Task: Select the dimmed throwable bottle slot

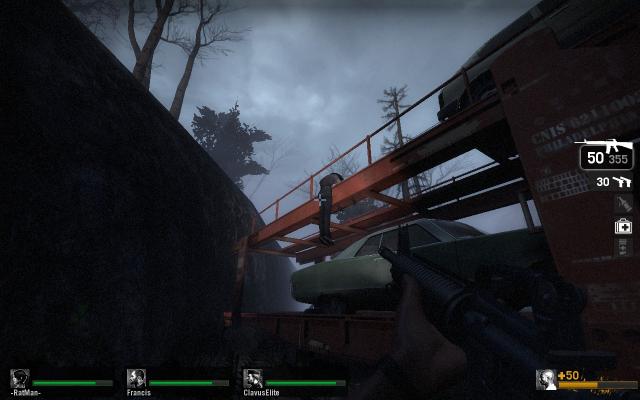Action: click(x=622, y=203)
